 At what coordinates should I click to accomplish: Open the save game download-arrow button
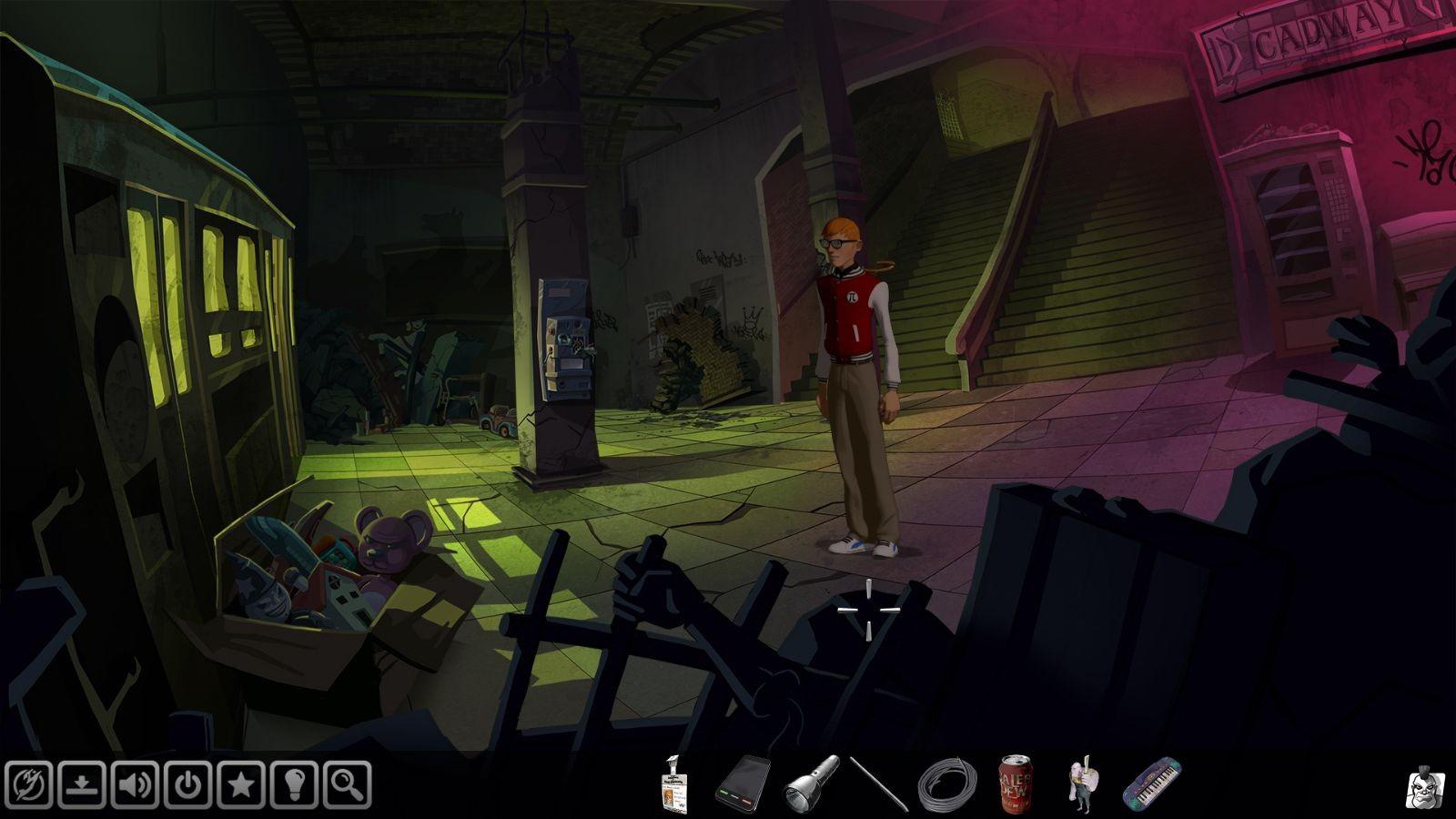pos(82,784)
